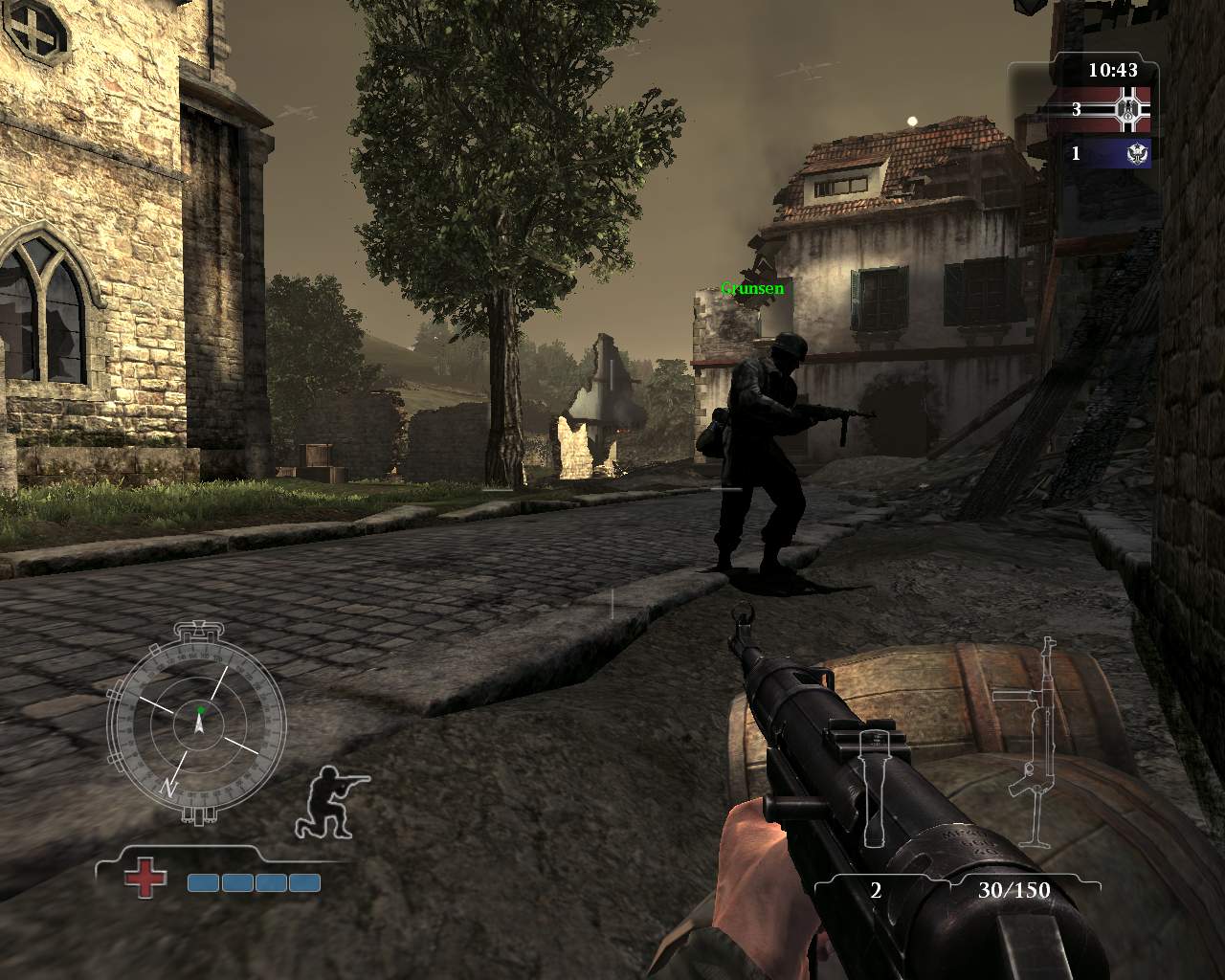
Task: Select the American team eagle emblem
Action: [x=1137, y=153]
